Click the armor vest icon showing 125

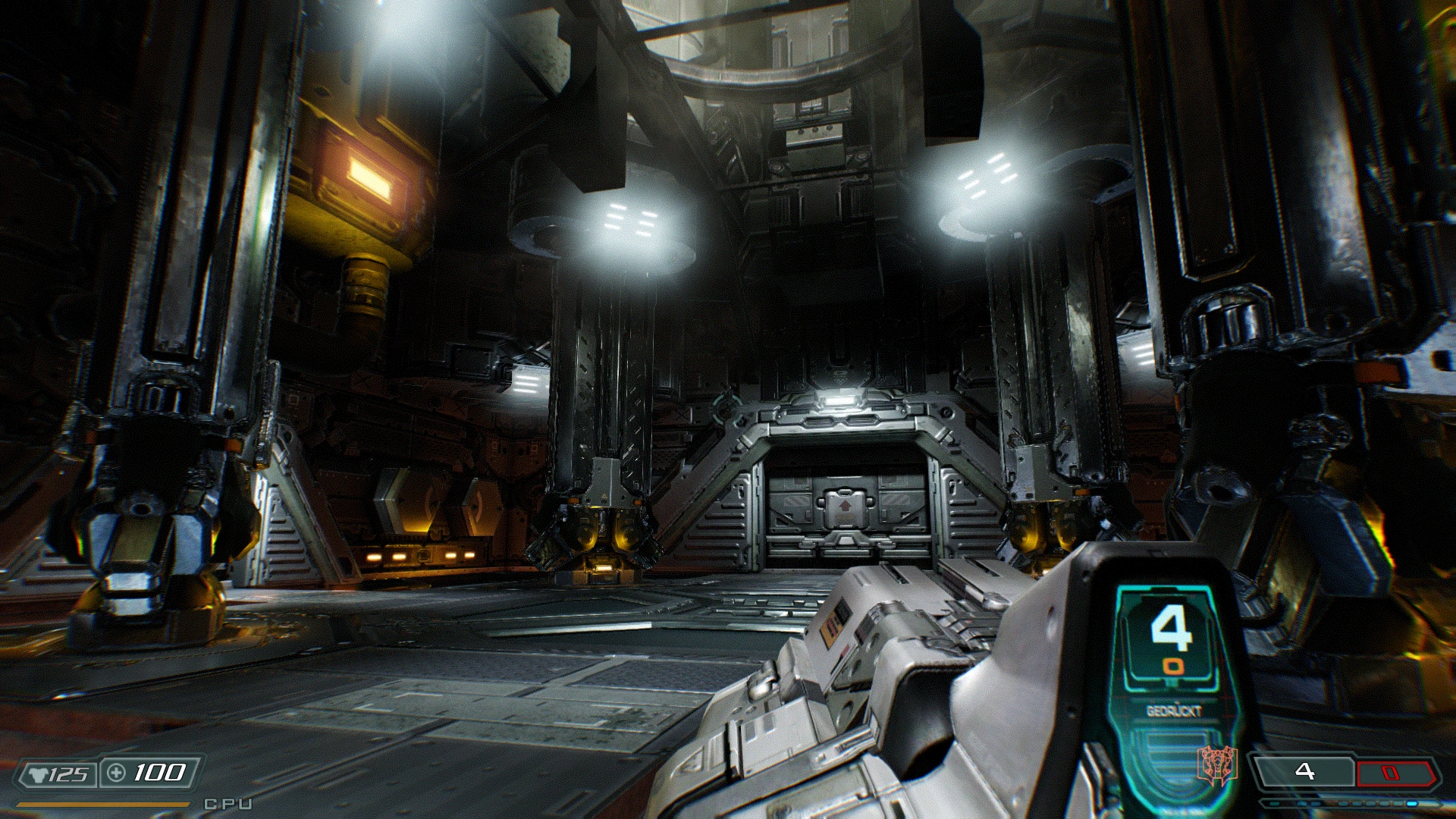coord(39,774)
